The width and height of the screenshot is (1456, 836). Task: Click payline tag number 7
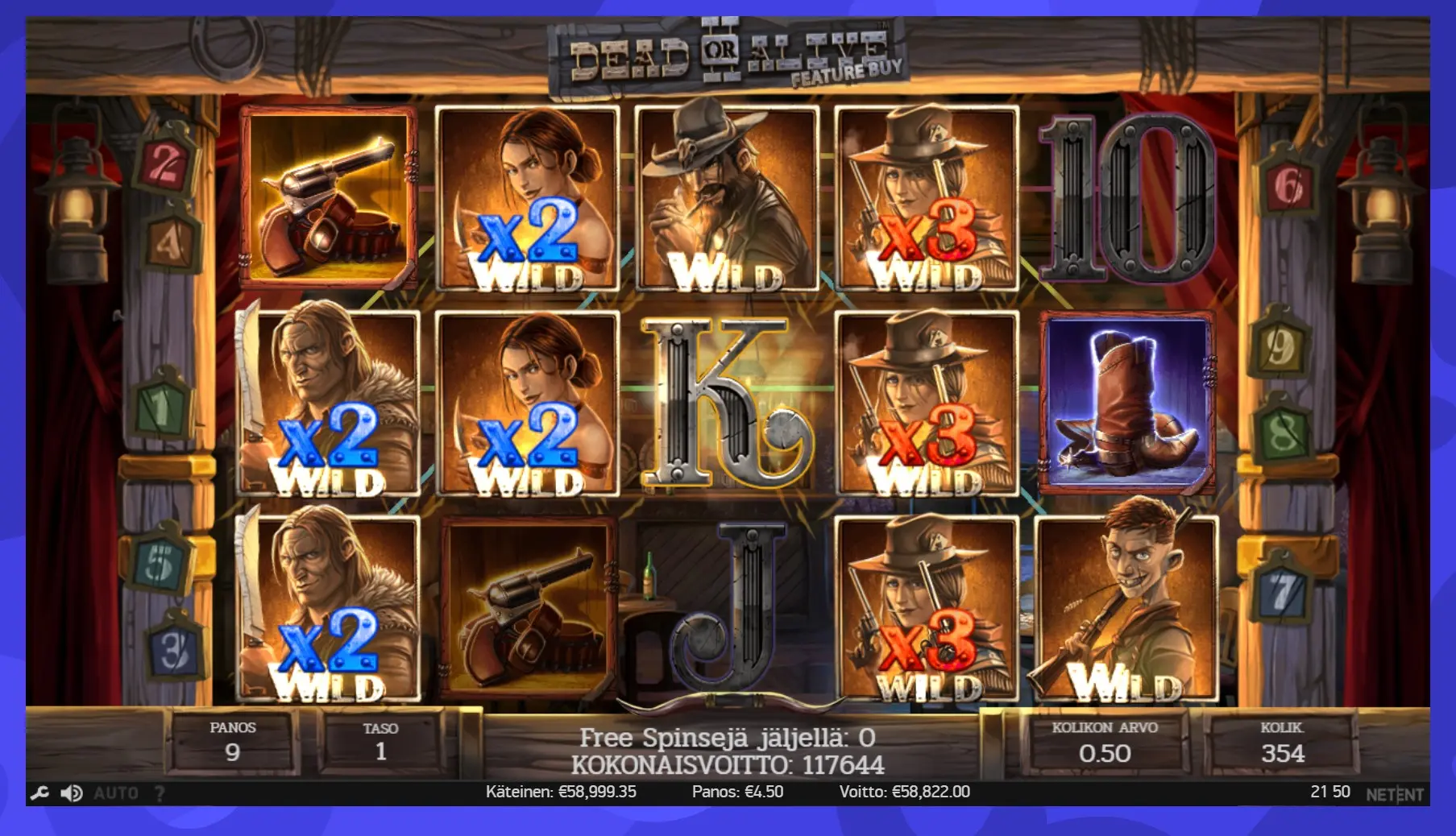tap(1281, 591)
